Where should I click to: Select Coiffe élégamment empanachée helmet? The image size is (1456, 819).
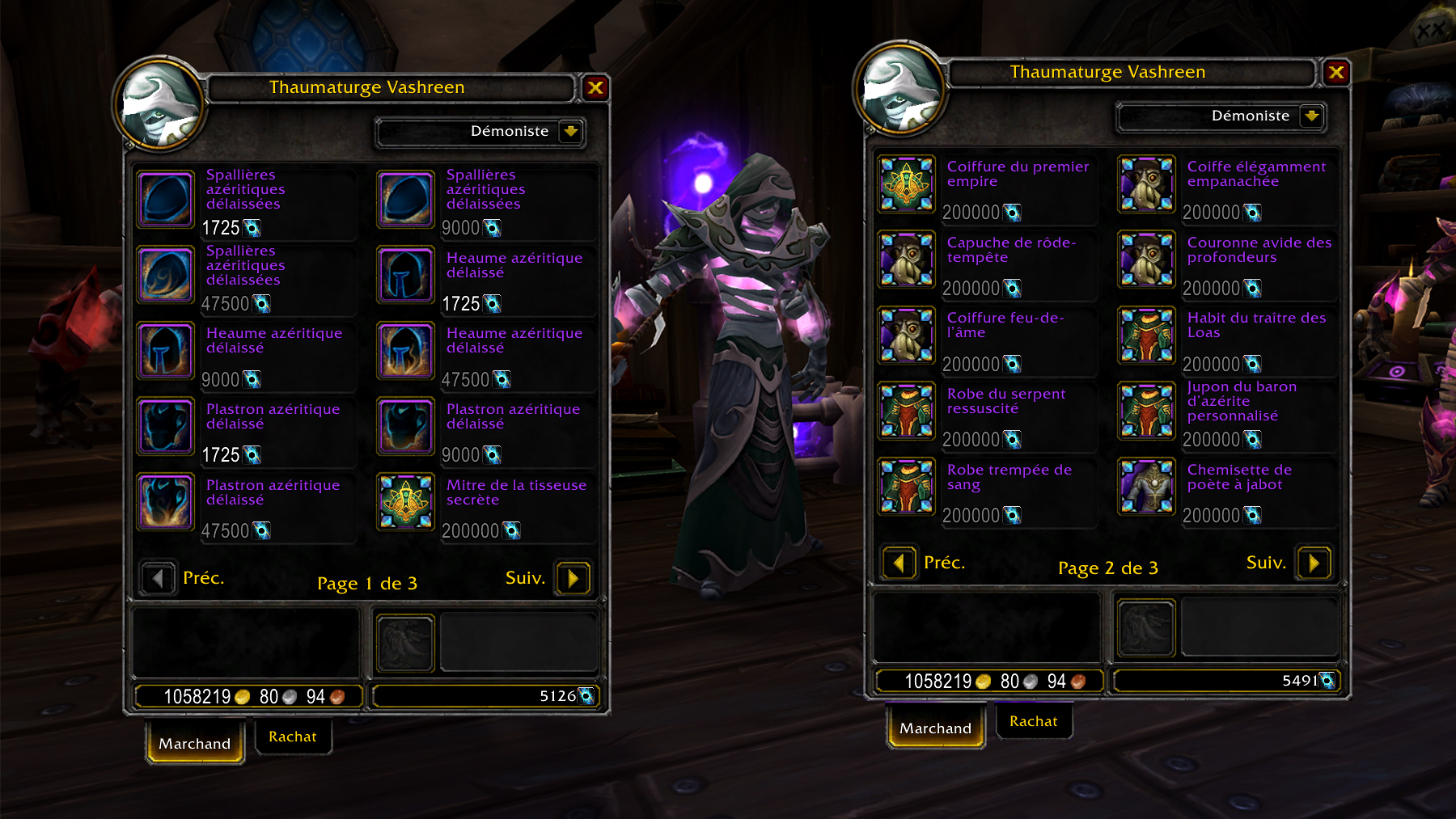1146,184
